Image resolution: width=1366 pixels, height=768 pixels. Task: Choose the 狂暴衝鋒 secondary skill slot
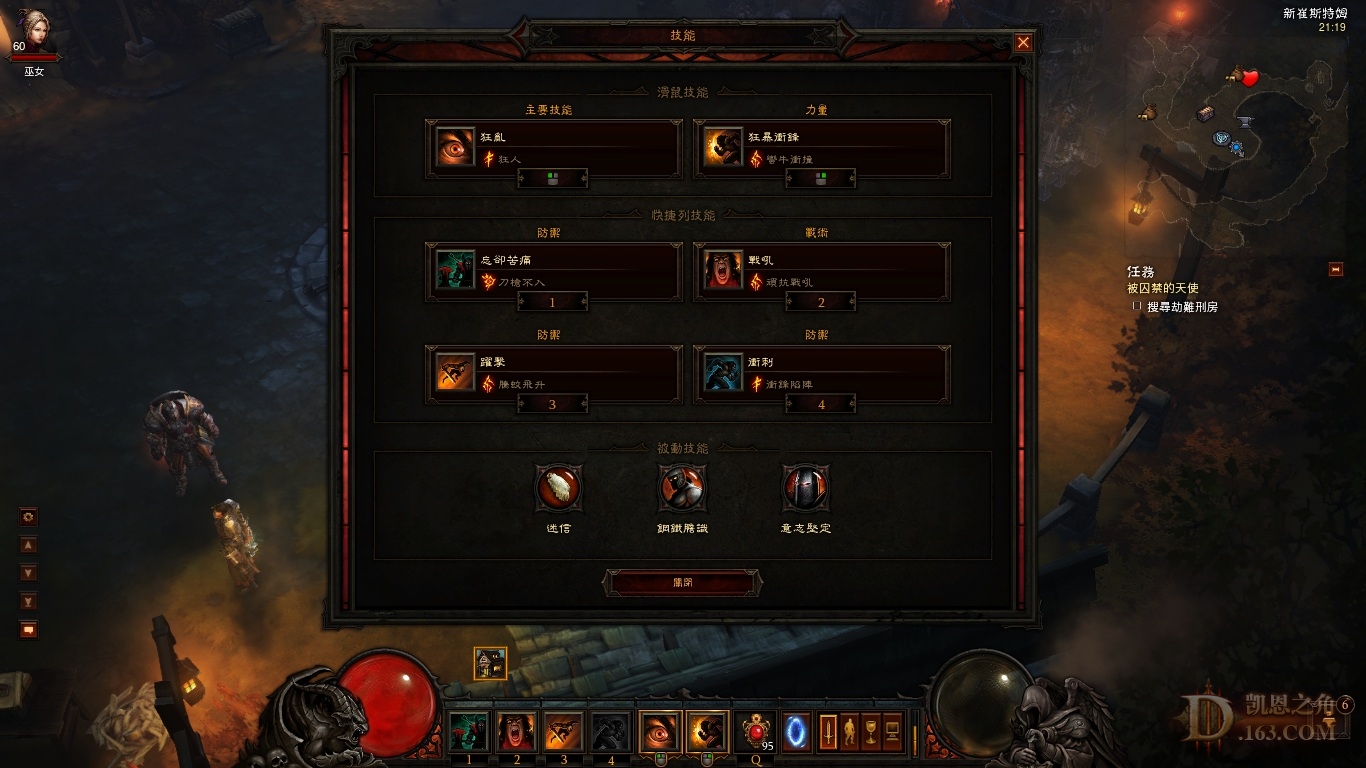pos(821,147)
